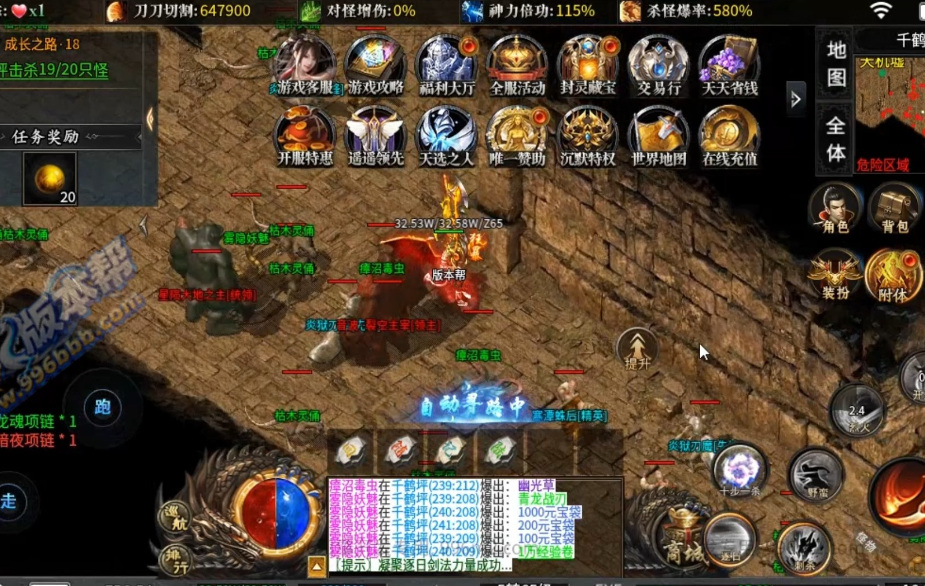This screenshot has width=925, height=586.
Task: Open the 开服特惠 launch offers
Action: 305,136
